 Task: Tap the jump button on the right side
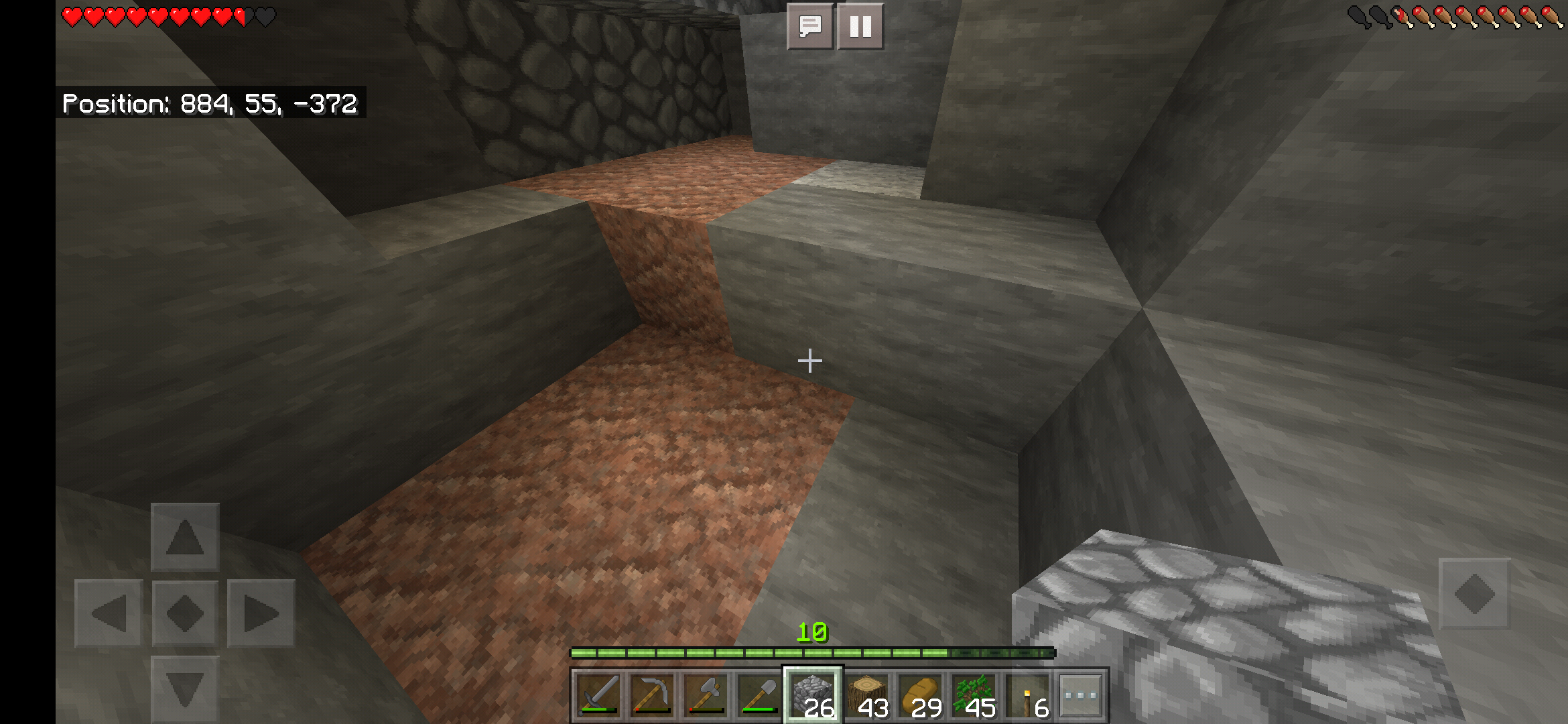click(1474, 593)
